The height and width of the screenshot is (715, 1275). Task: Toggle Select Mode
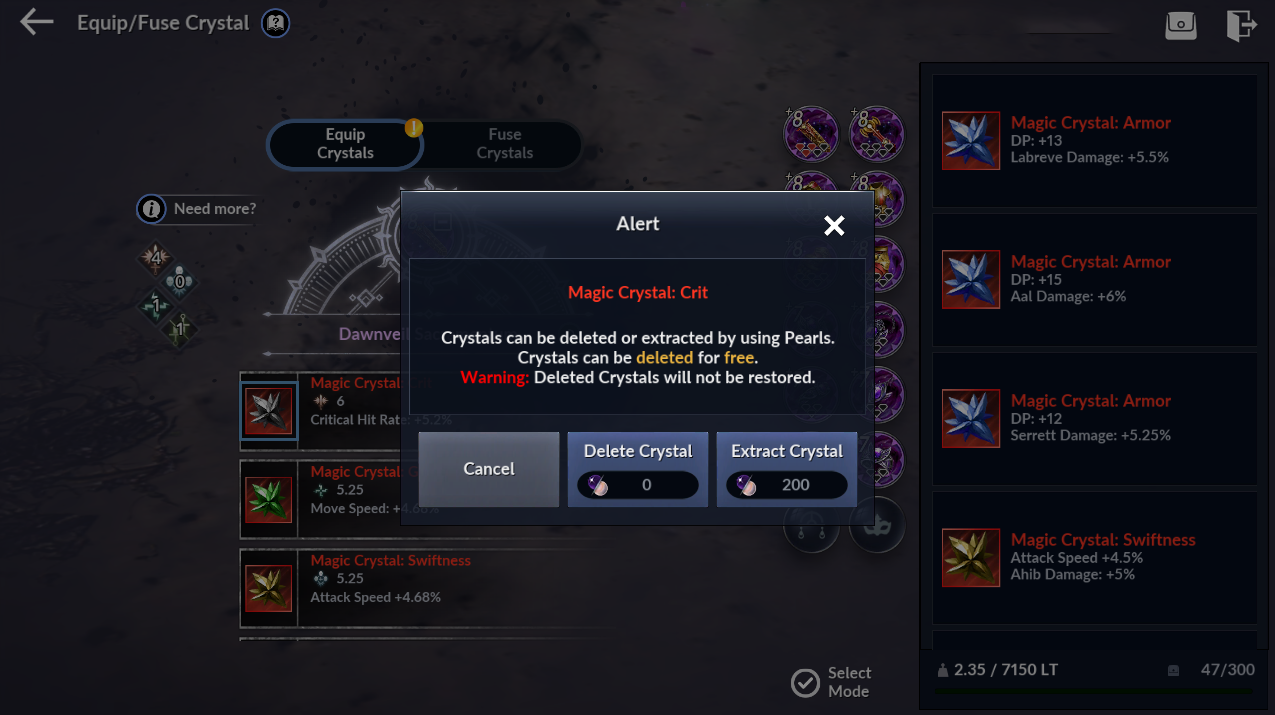pyautogui.click(x=831, y=682)
